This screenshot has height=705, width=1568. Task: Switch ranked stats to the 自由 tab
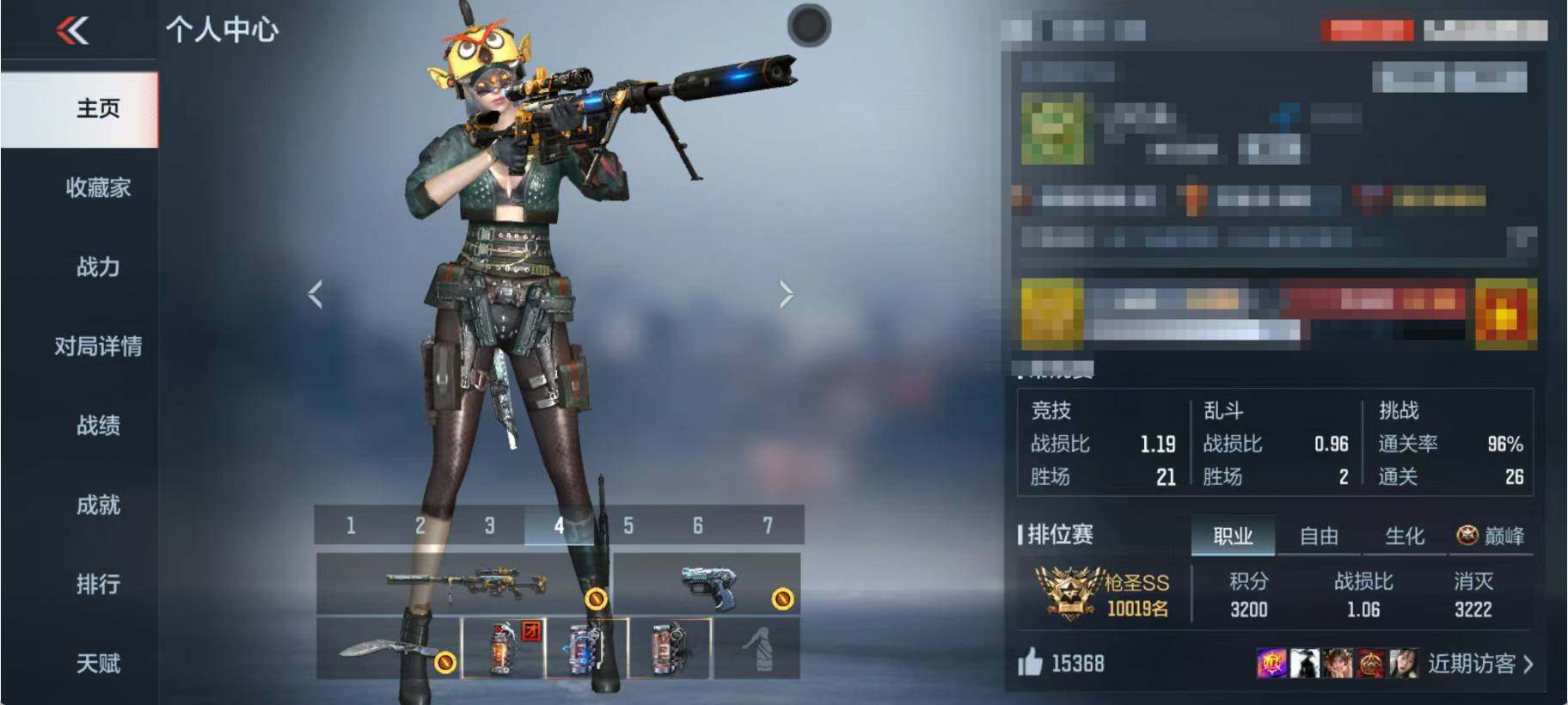(x=1319, y=536)
